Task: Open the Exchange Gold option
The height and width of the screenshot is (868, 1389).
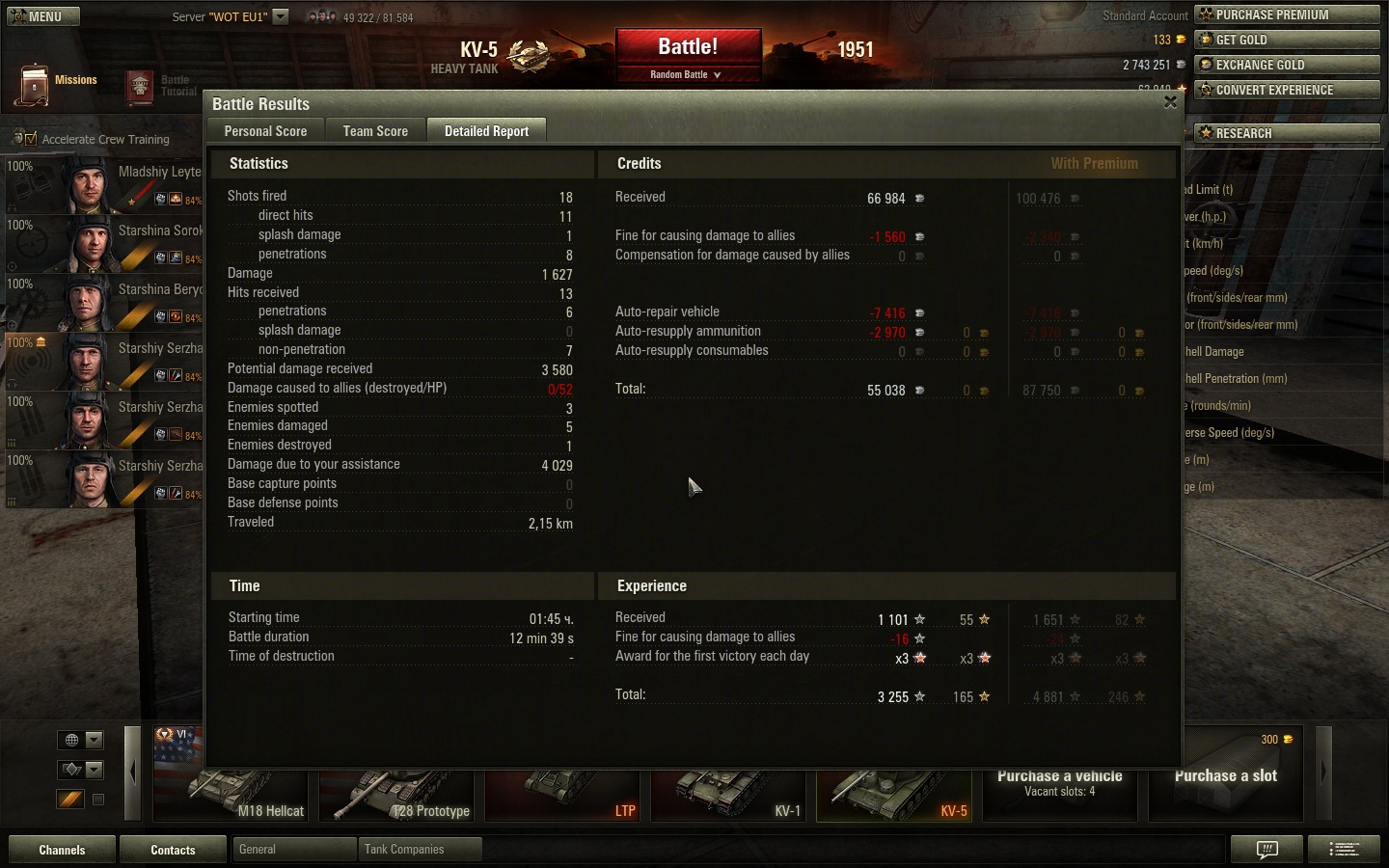Action: [x=1287, y=65]
